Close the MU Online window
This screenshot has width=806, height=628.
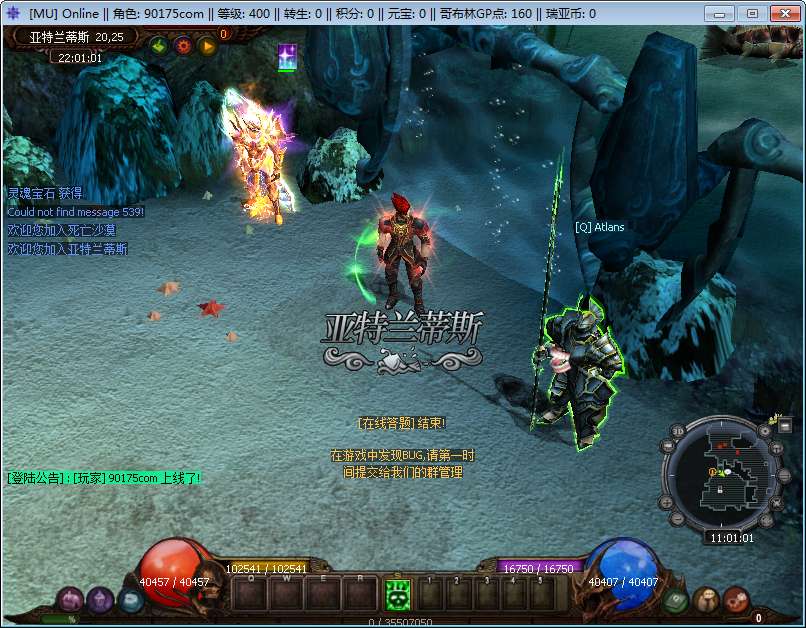[x=780, y=13]
